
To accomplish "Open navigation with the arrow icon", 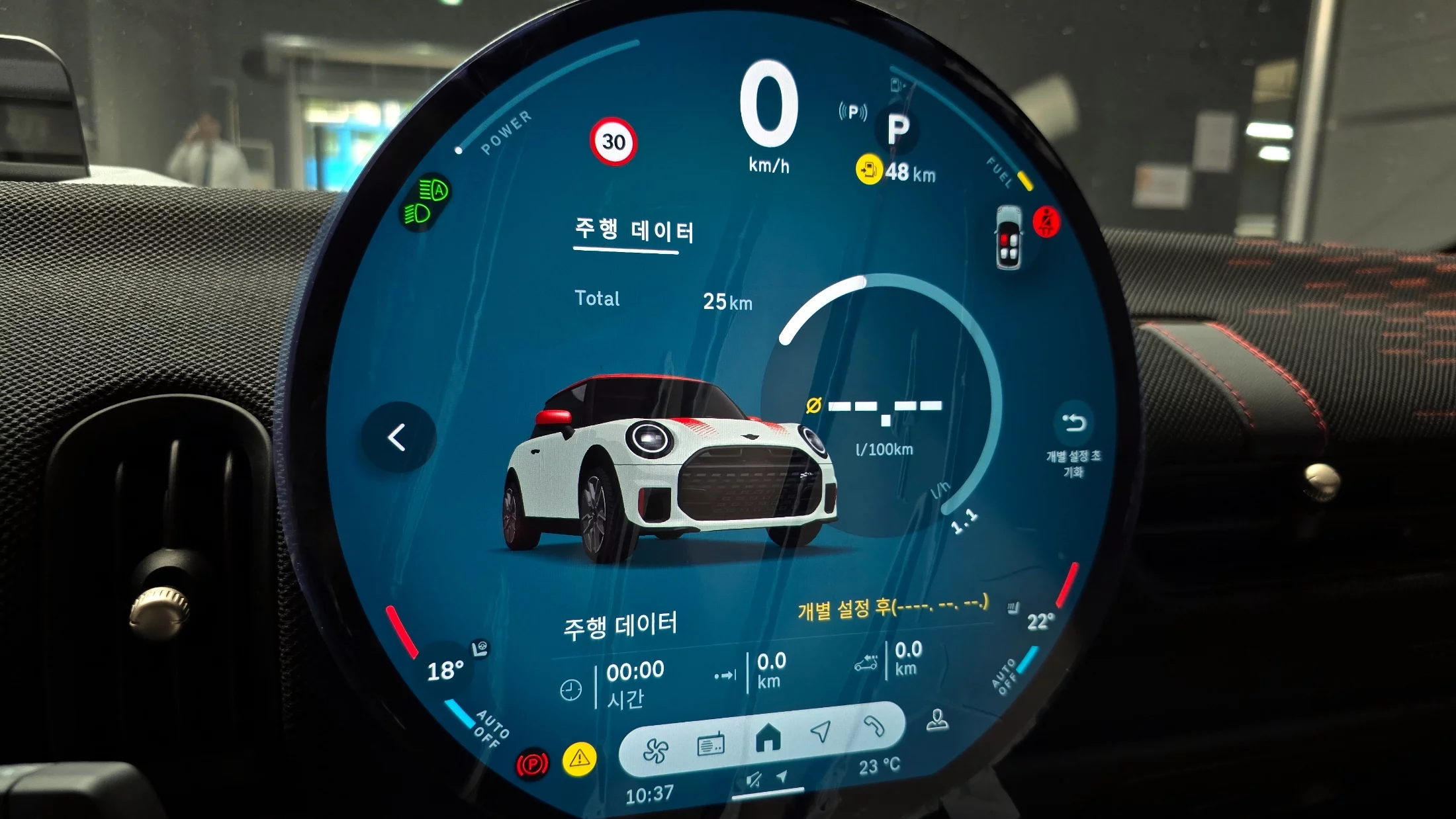I will tap(821, 731).
